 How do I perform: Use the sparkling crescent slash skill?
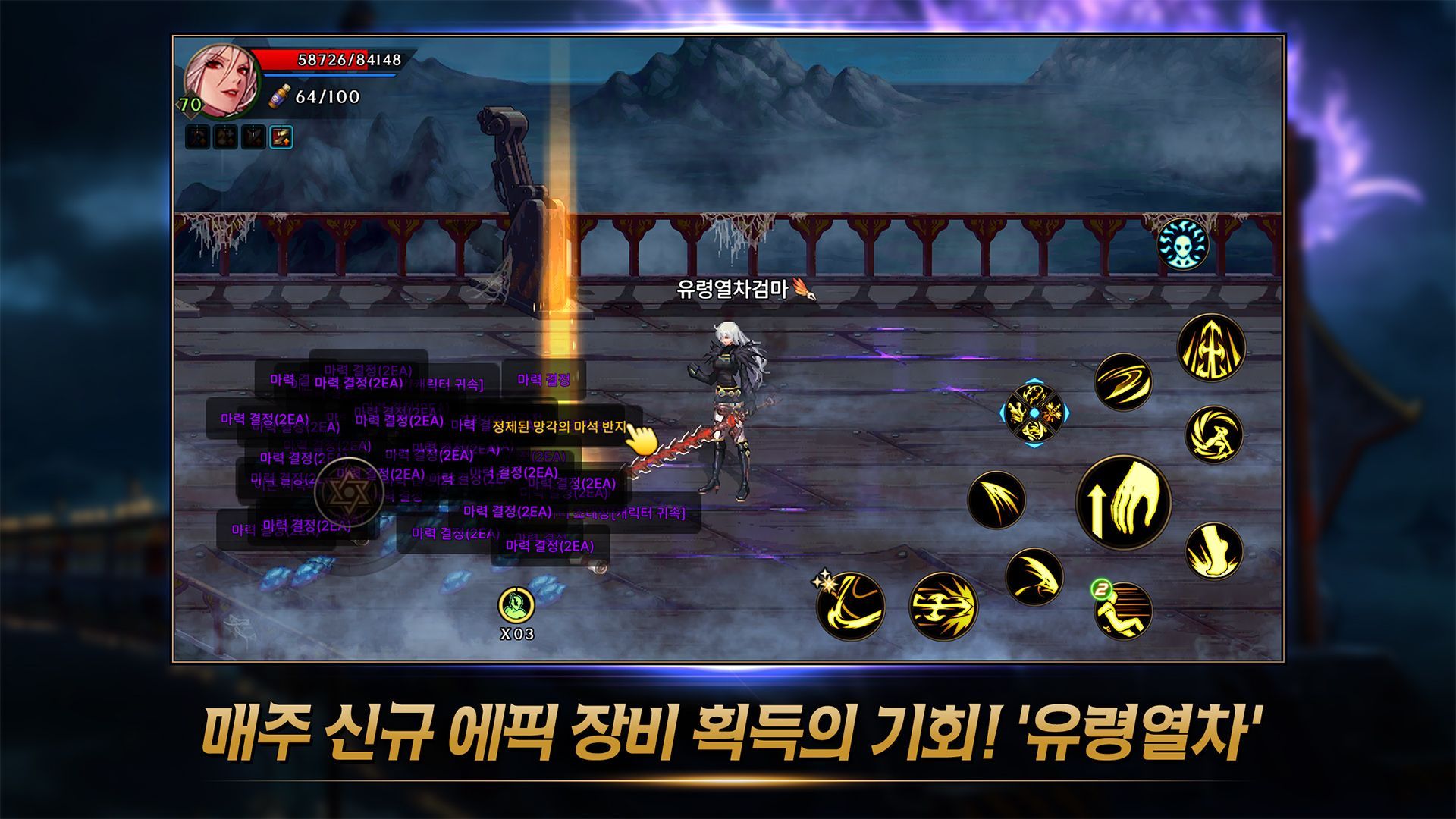click(851, 606)
